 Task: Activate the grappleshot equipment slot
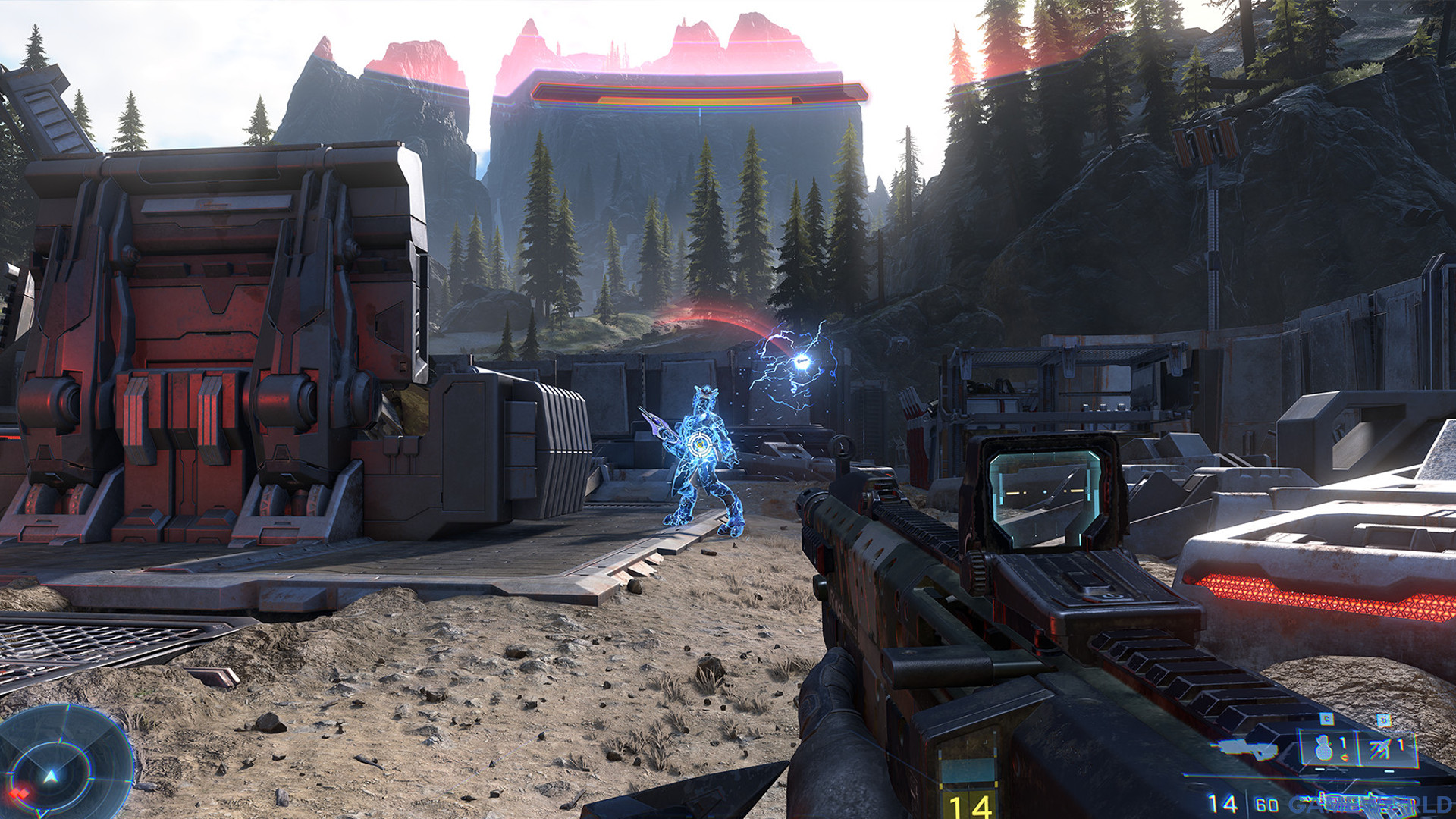[1386, 748]
